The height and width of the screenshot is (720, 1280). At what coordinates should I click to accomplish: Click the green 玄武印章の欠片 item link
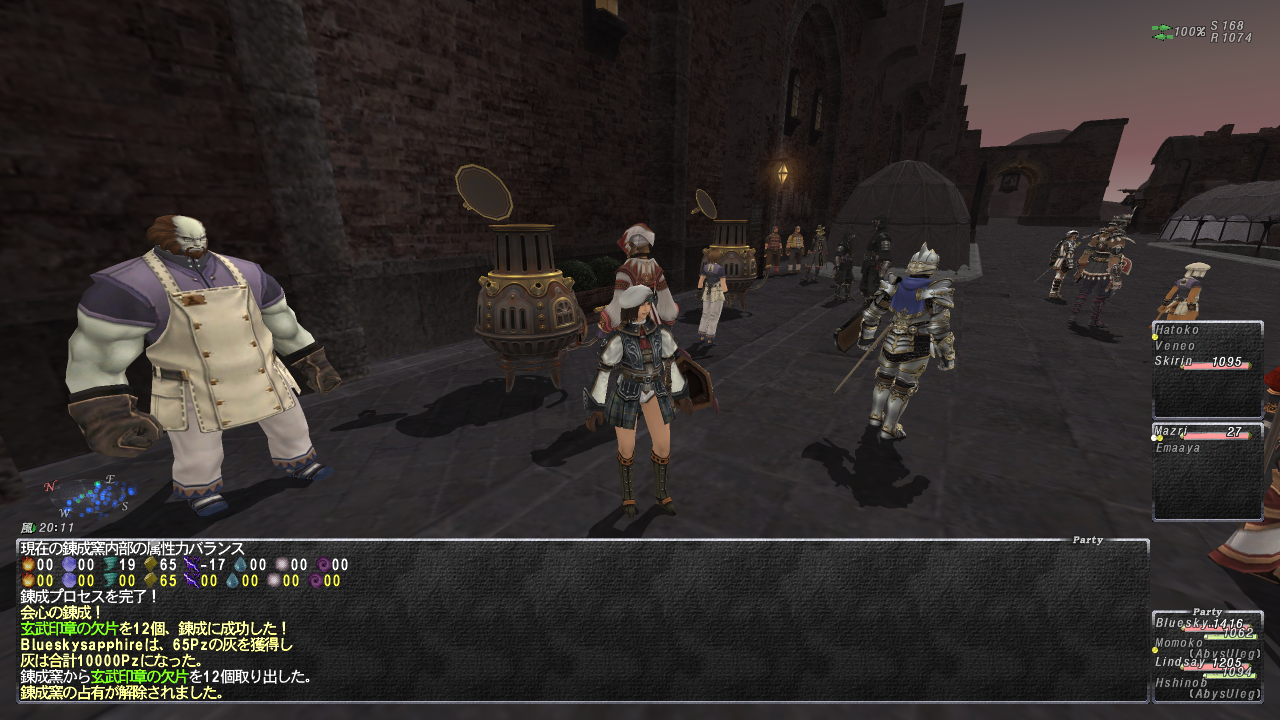click(69, 629)
